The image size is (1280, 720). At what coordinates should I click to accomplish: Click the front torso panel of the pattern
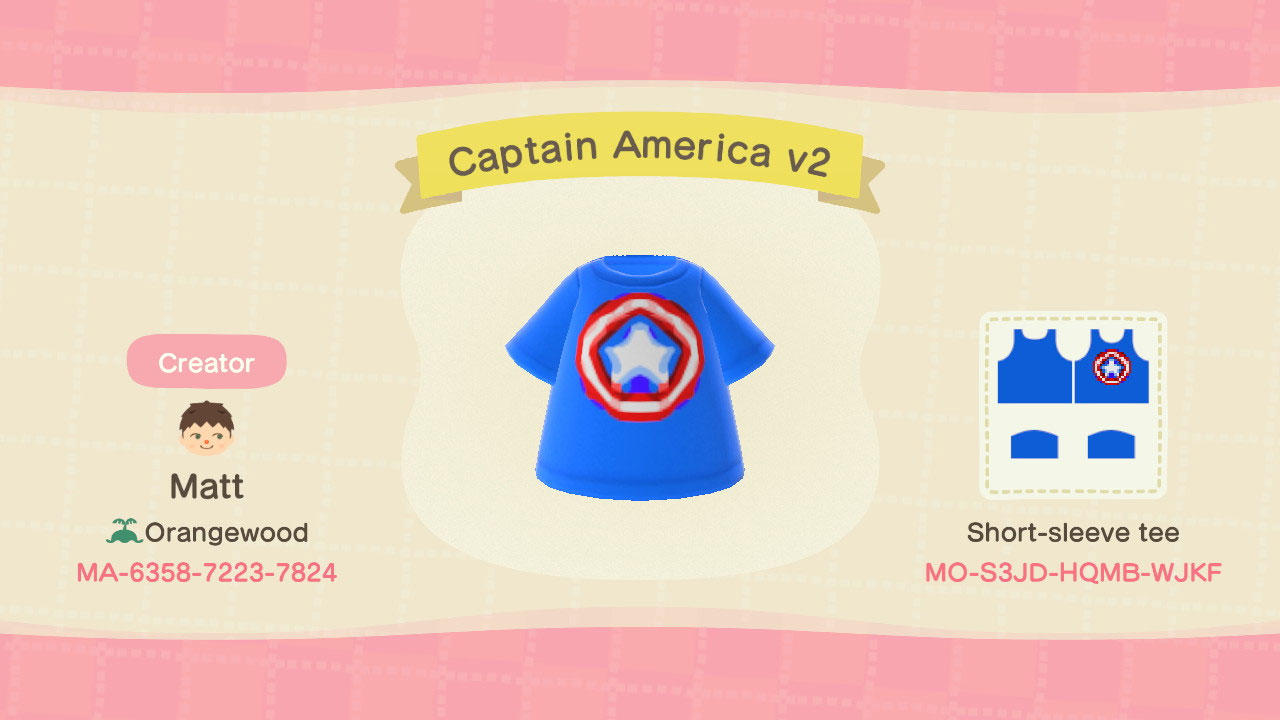click(1112, 380)
